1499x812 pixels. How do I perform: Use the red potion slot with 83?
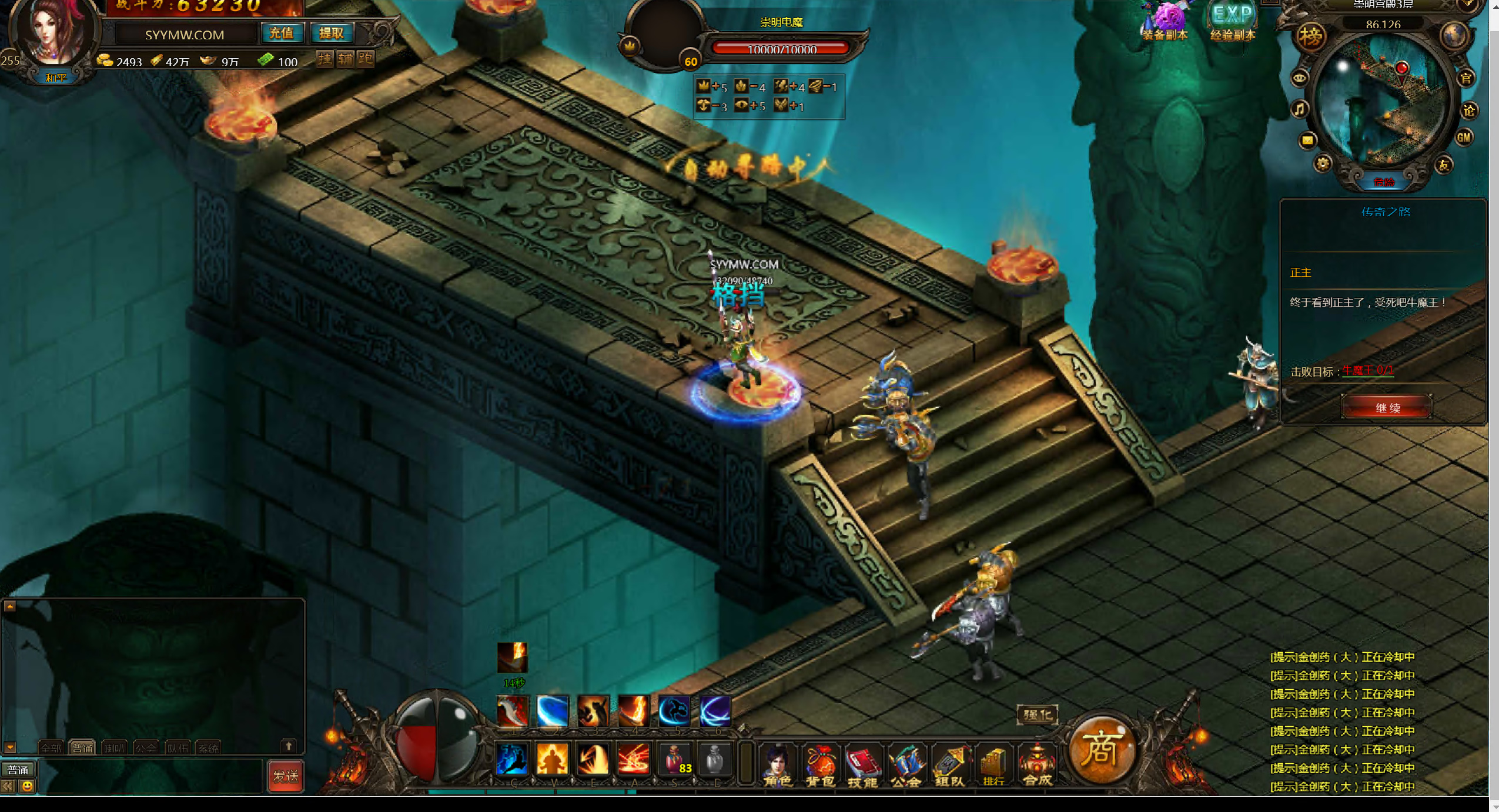pos(675,759)
